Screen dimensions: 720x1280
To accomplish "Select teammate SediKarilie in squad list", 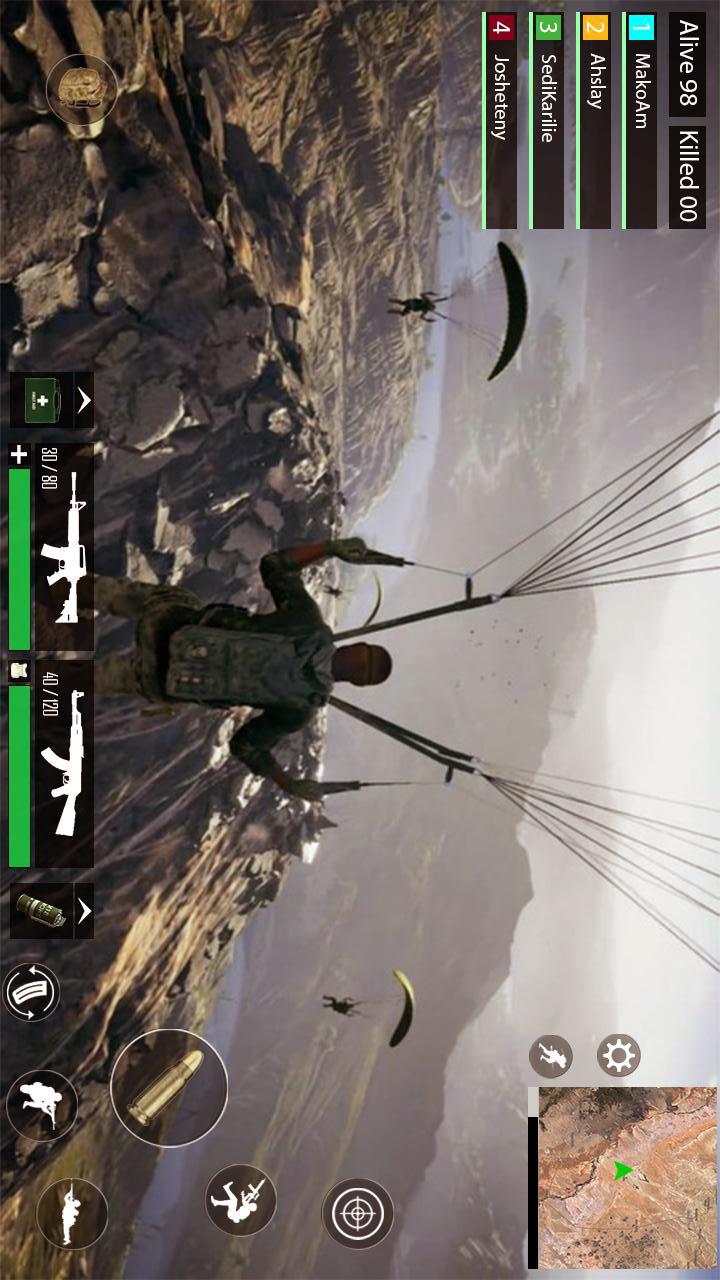I will click(x=547, y=120).
